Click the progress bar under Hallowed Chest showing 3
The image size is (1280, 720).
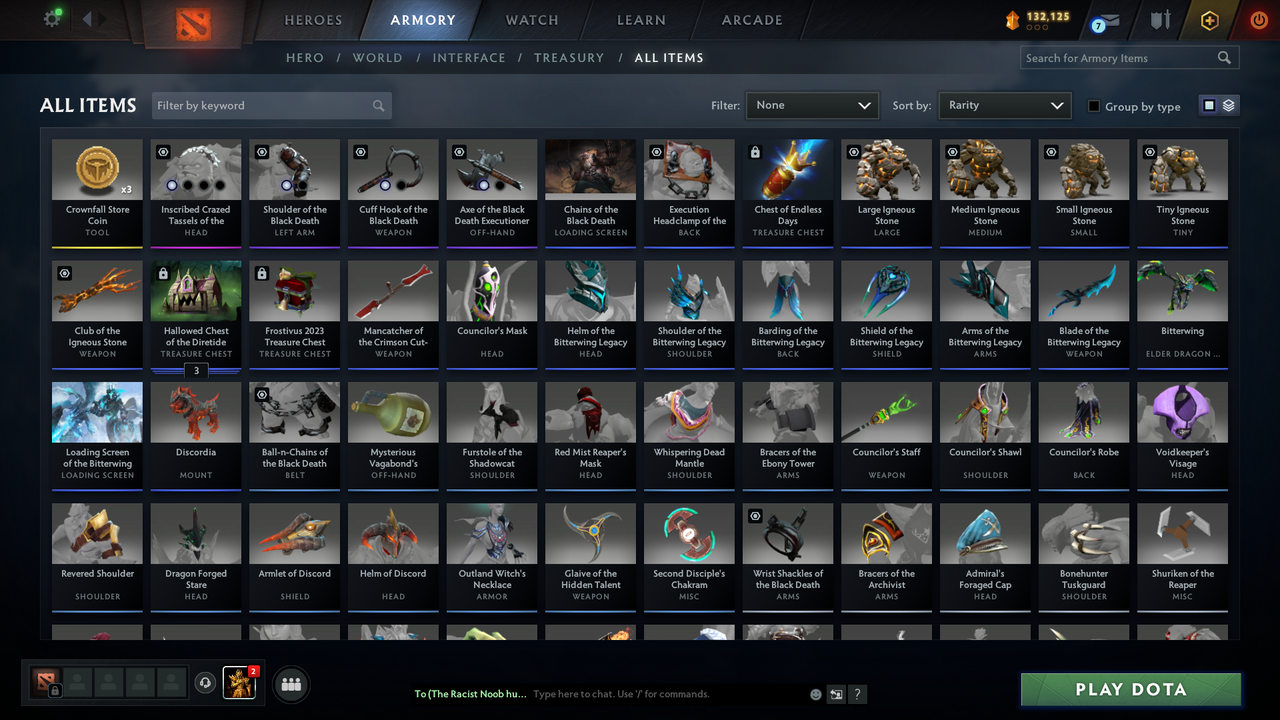[196, 371]
